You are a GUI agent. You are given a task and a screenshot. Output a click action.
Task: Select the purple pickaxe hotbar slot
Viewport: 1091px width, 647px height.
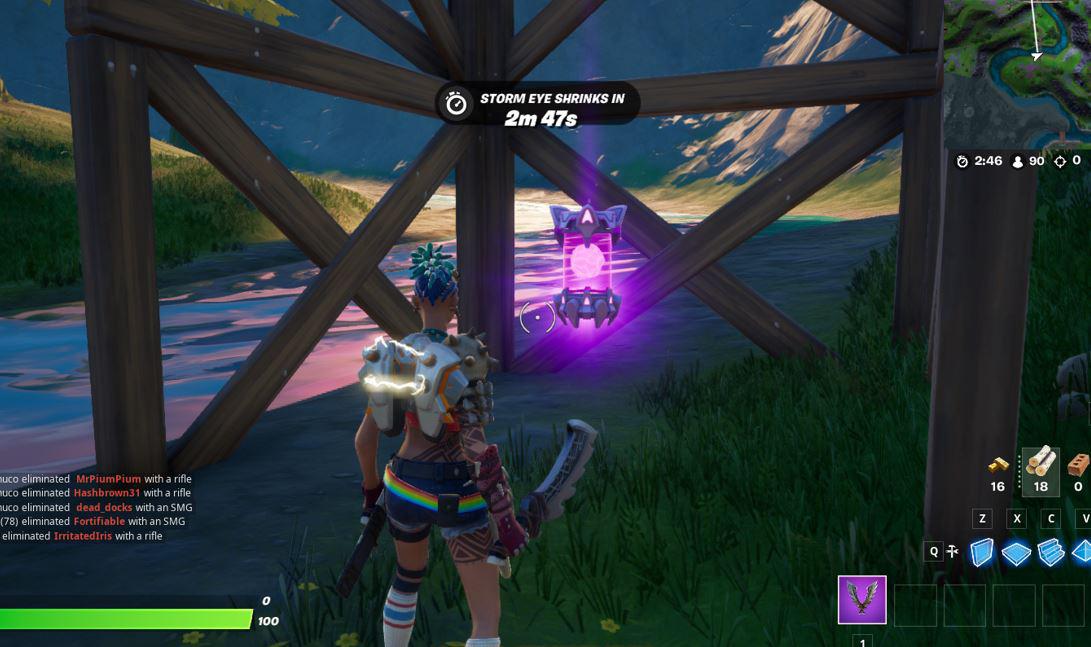[862, 600]
